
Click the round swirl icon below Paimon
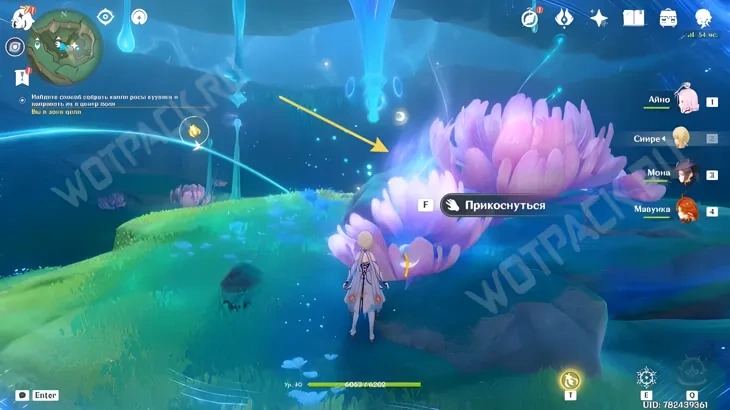[15, 47]
